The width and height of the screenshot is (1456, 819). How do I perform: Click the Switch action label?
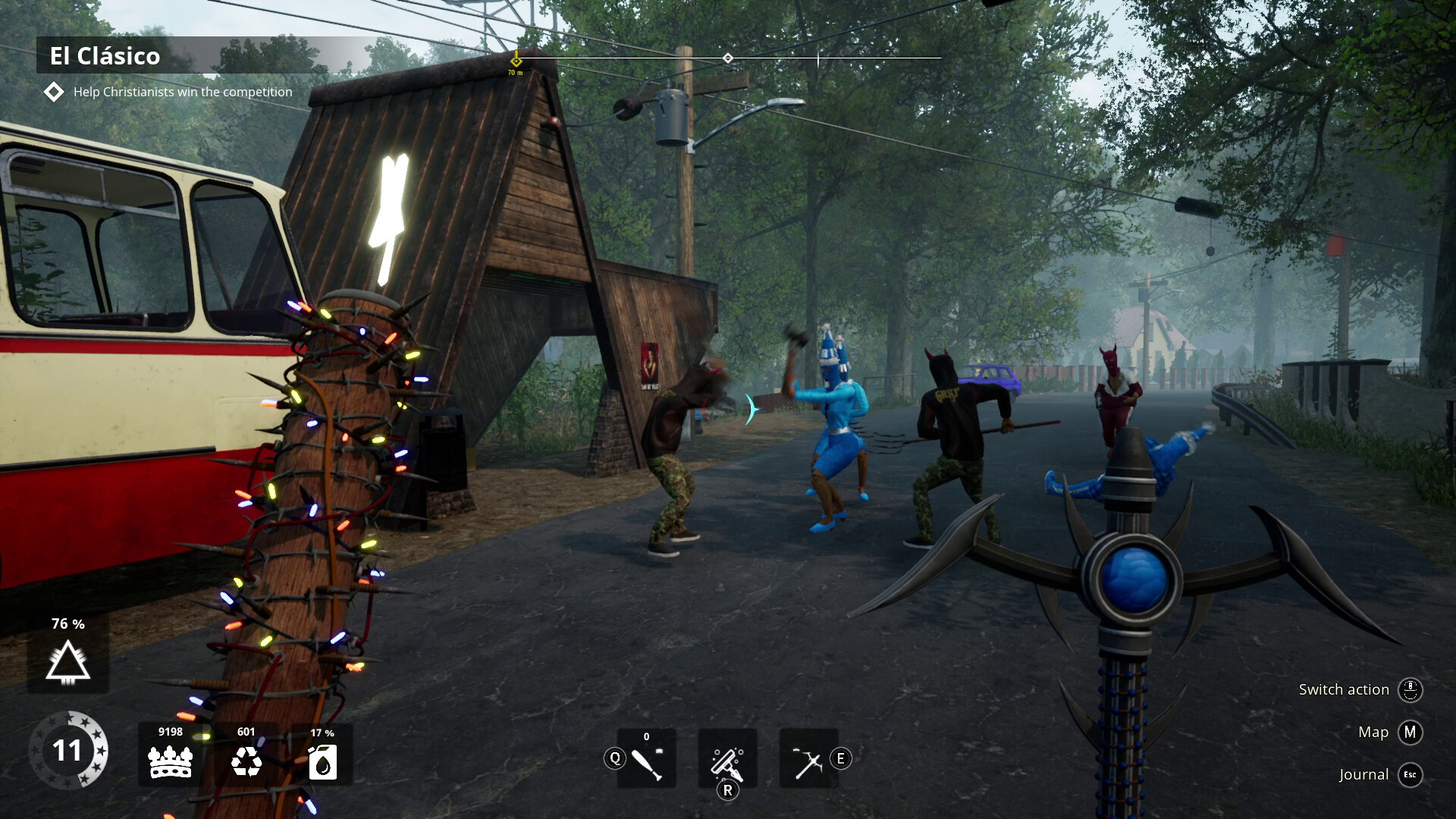point(1343,689)
